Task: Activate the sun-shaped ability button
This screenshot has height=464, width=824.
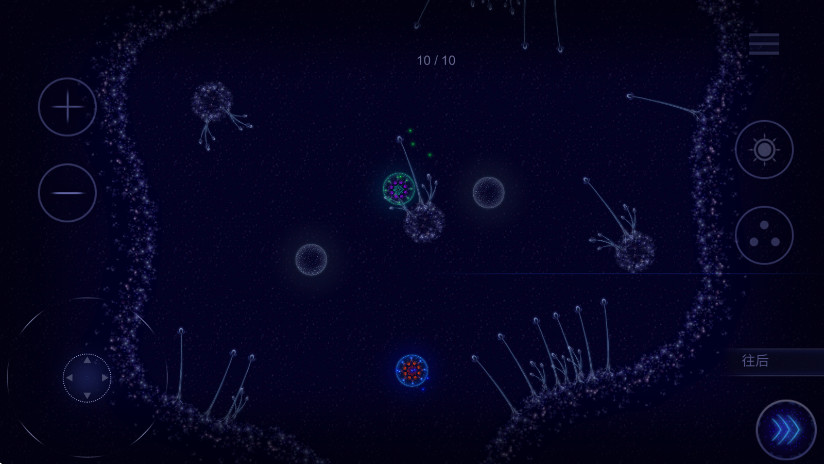Action: [764, 150]
